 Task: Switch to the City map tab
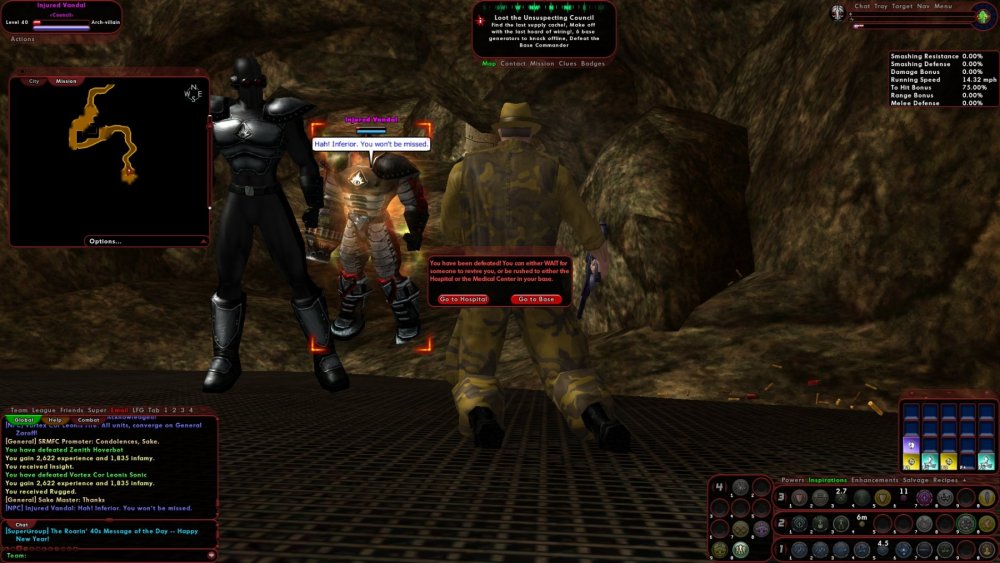[34, 81]
